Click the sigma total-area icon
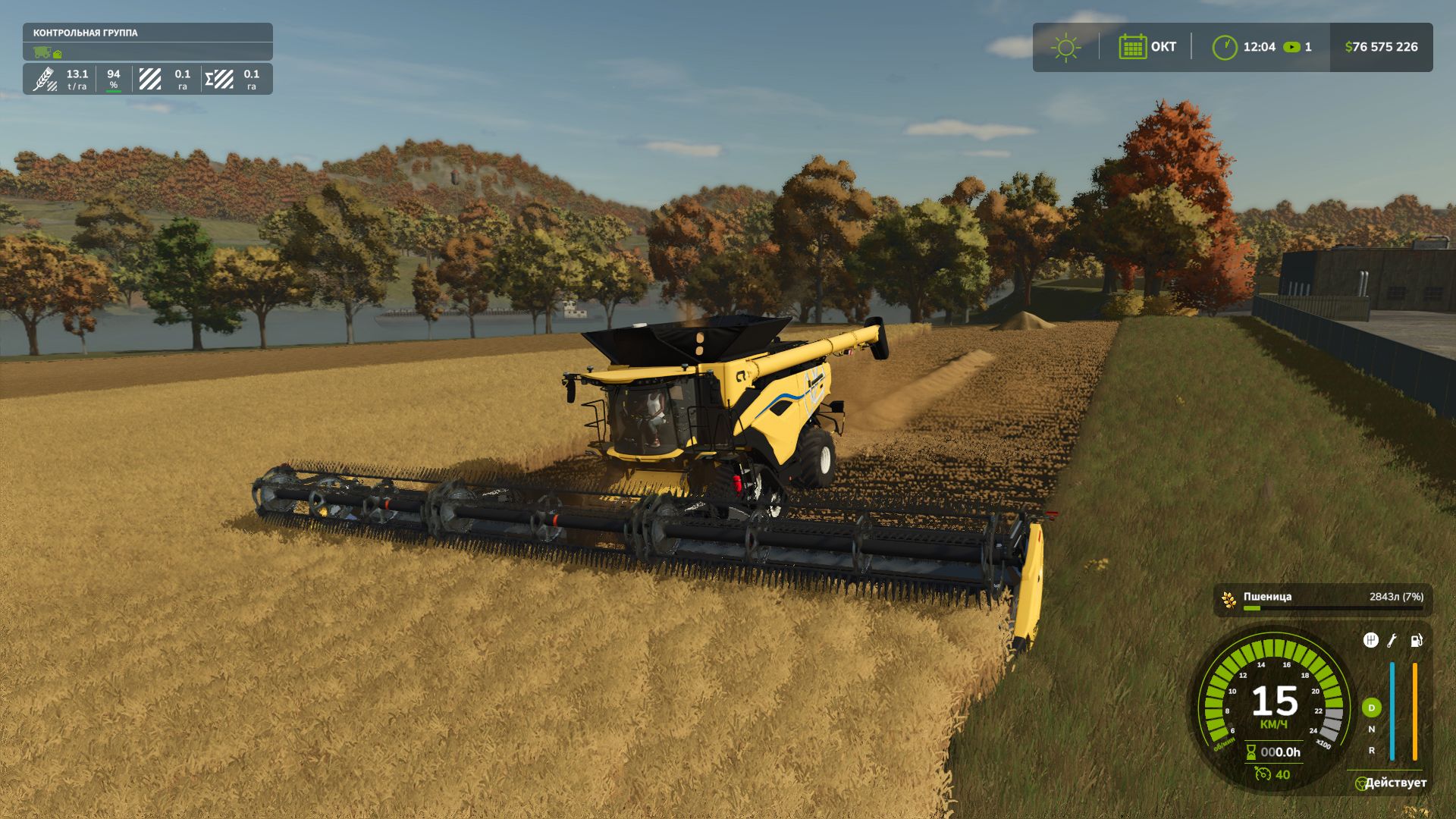Image resolution: width=1456 pixels, height=819 pixels. [x=218, y=79]
